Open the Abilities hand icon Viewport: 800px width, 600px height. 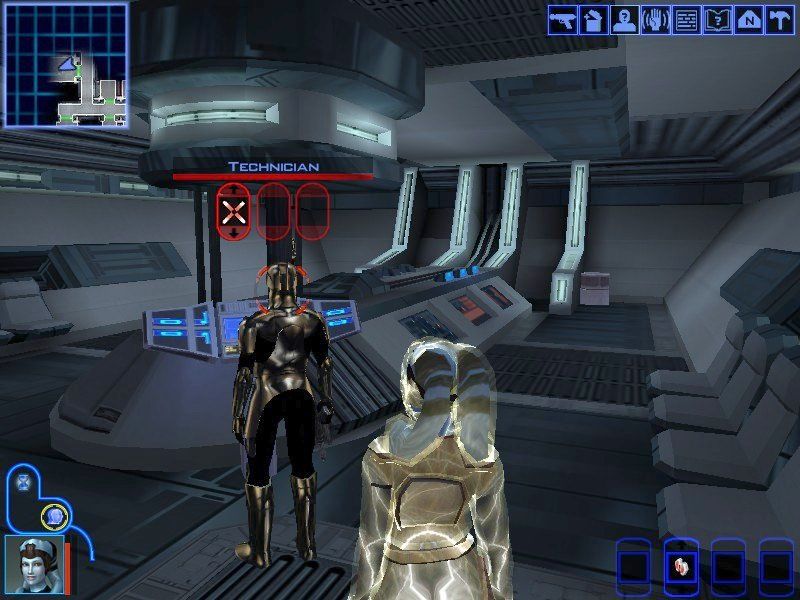click(655, 19)
